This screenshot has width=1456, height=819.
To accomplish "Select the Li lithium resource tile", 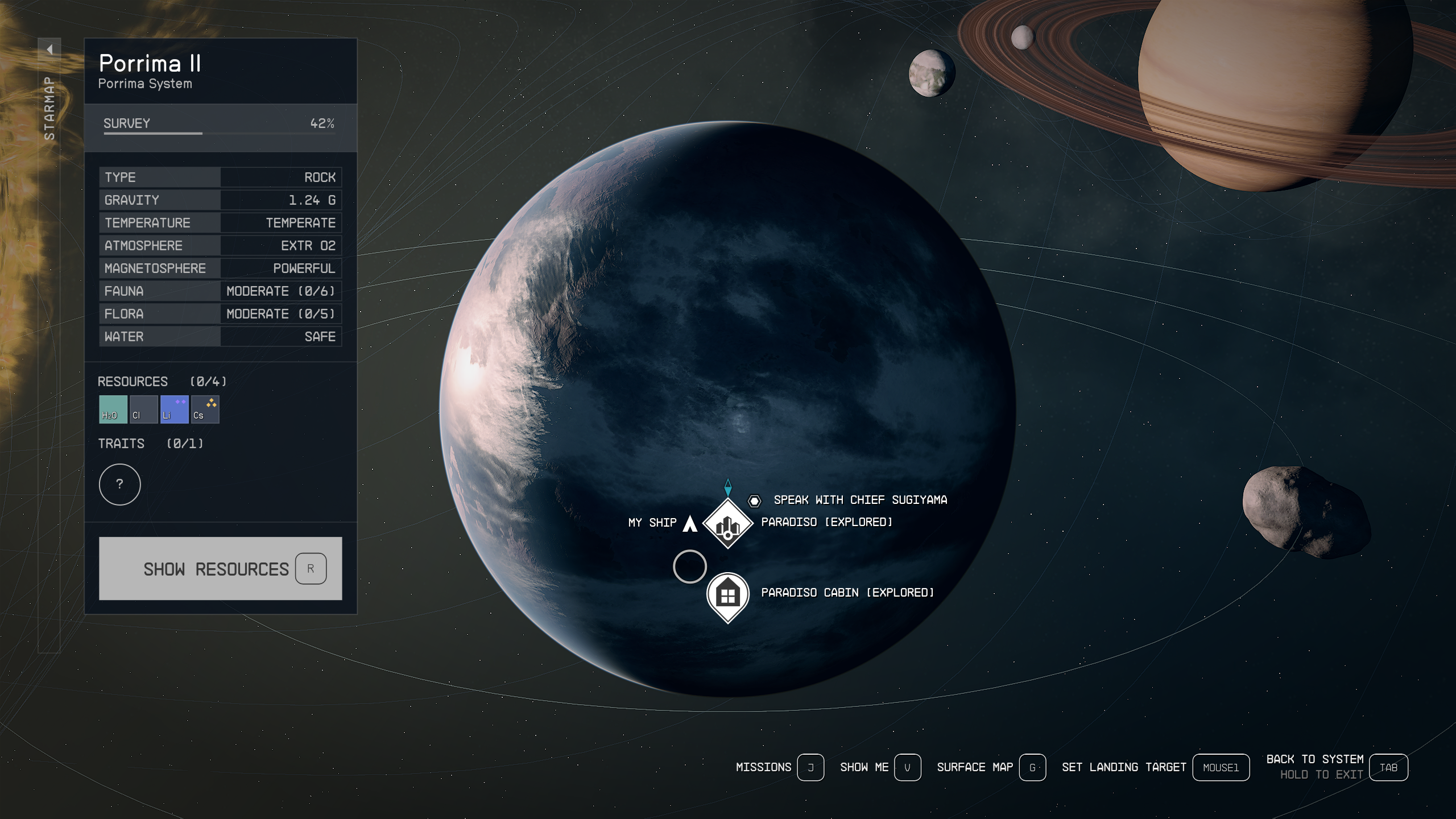I will 174,409.
